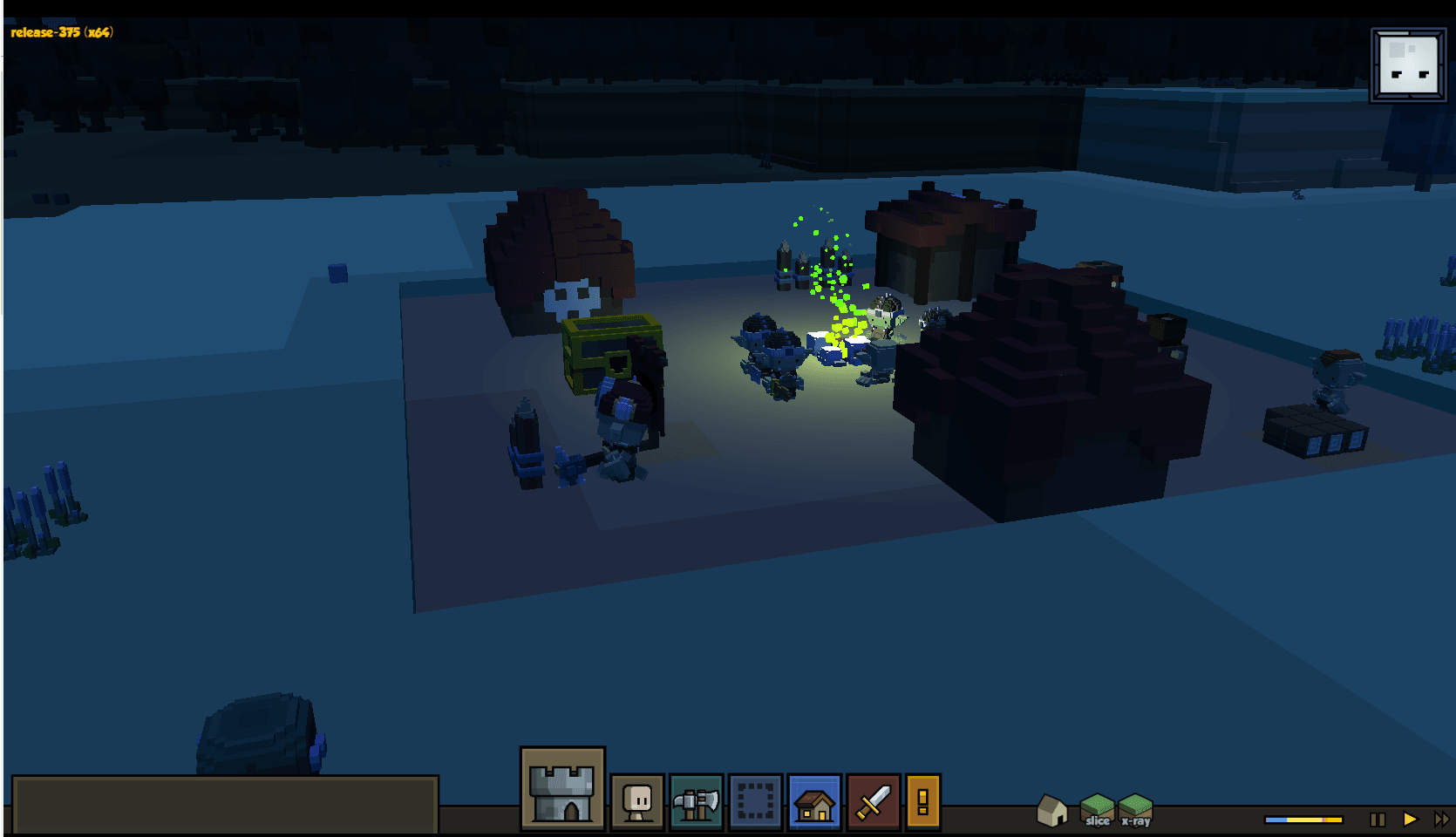Viewport: 1456px width, 837px height.
Task: Toggle slice view mode
Action: point(1097,810)
